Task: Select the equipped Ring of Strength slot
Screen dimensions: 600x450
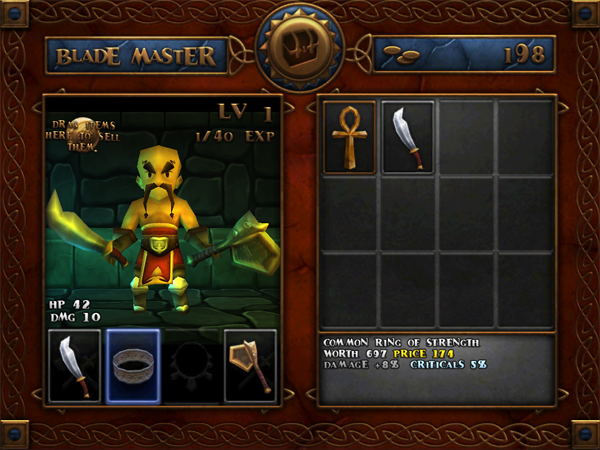Action: pyautogui.click(x=133, y=366)
